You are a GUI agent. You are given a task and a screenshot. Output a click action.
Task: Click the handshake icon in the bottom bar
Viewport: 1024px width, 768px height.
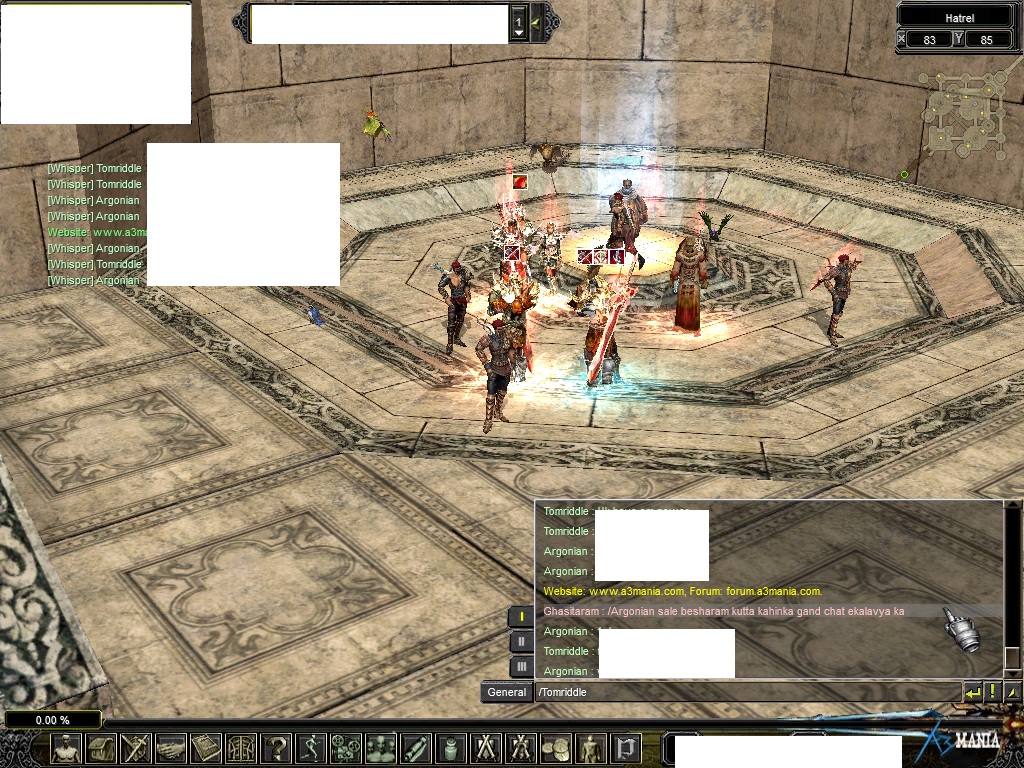[x=171, y=748]
